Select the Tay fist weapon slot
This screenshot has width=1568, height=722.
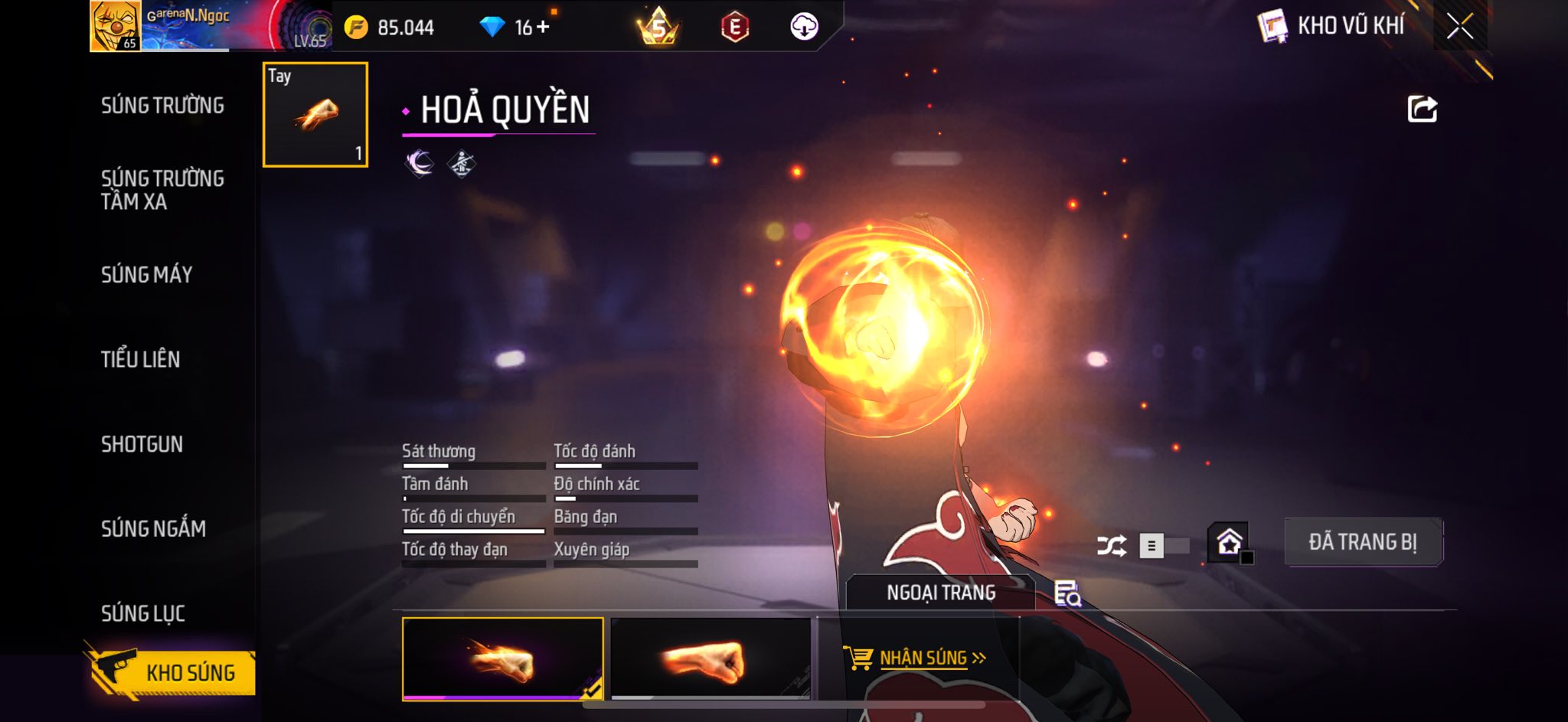click(x=315, y=115)
